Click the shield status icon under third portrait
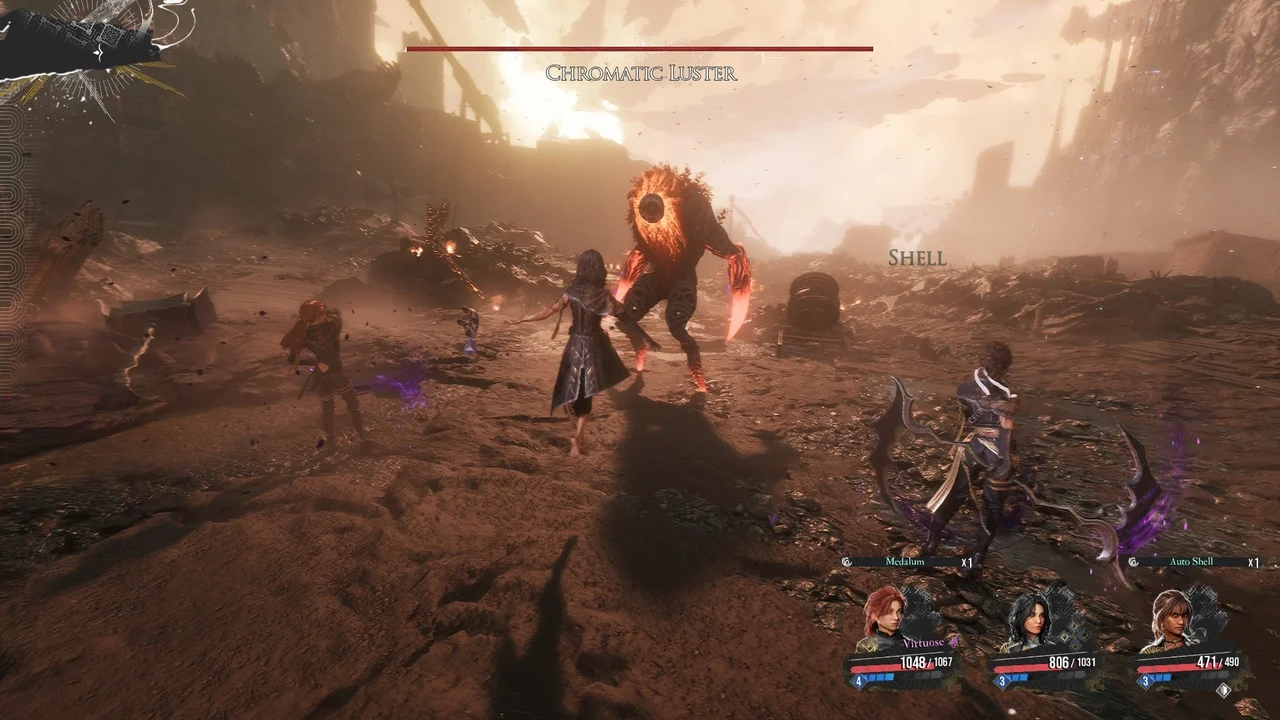This screenshot has width=1280, height=720. tap(1222, 689)
